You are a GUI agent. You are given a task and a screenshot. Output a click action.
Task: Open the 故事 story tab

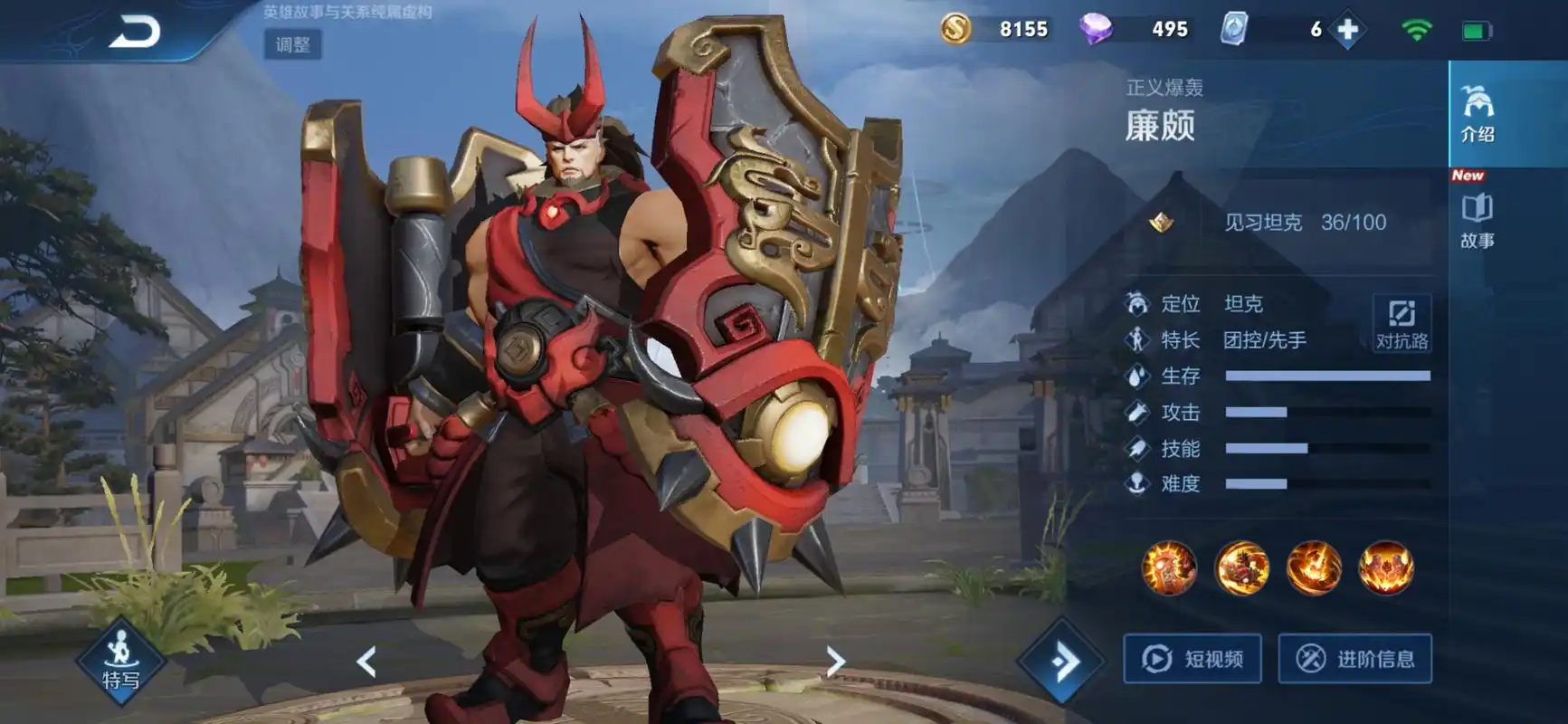point(1477,220)
